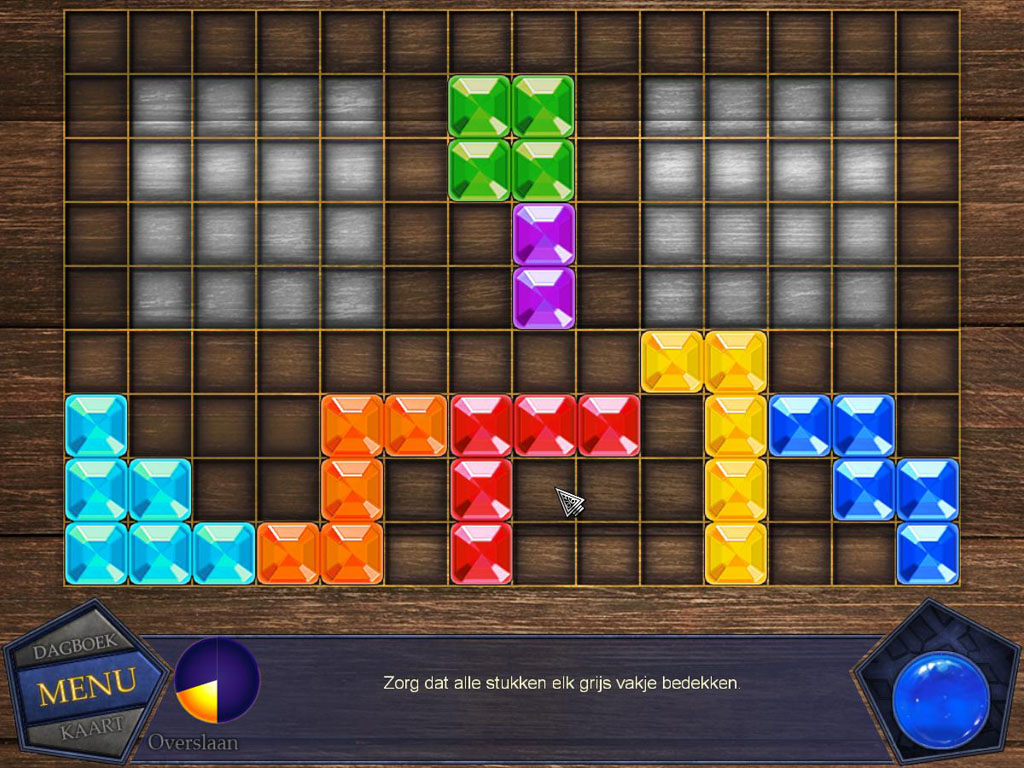
Task: Activate the blue hint orb
Action: tap(940, 699)
